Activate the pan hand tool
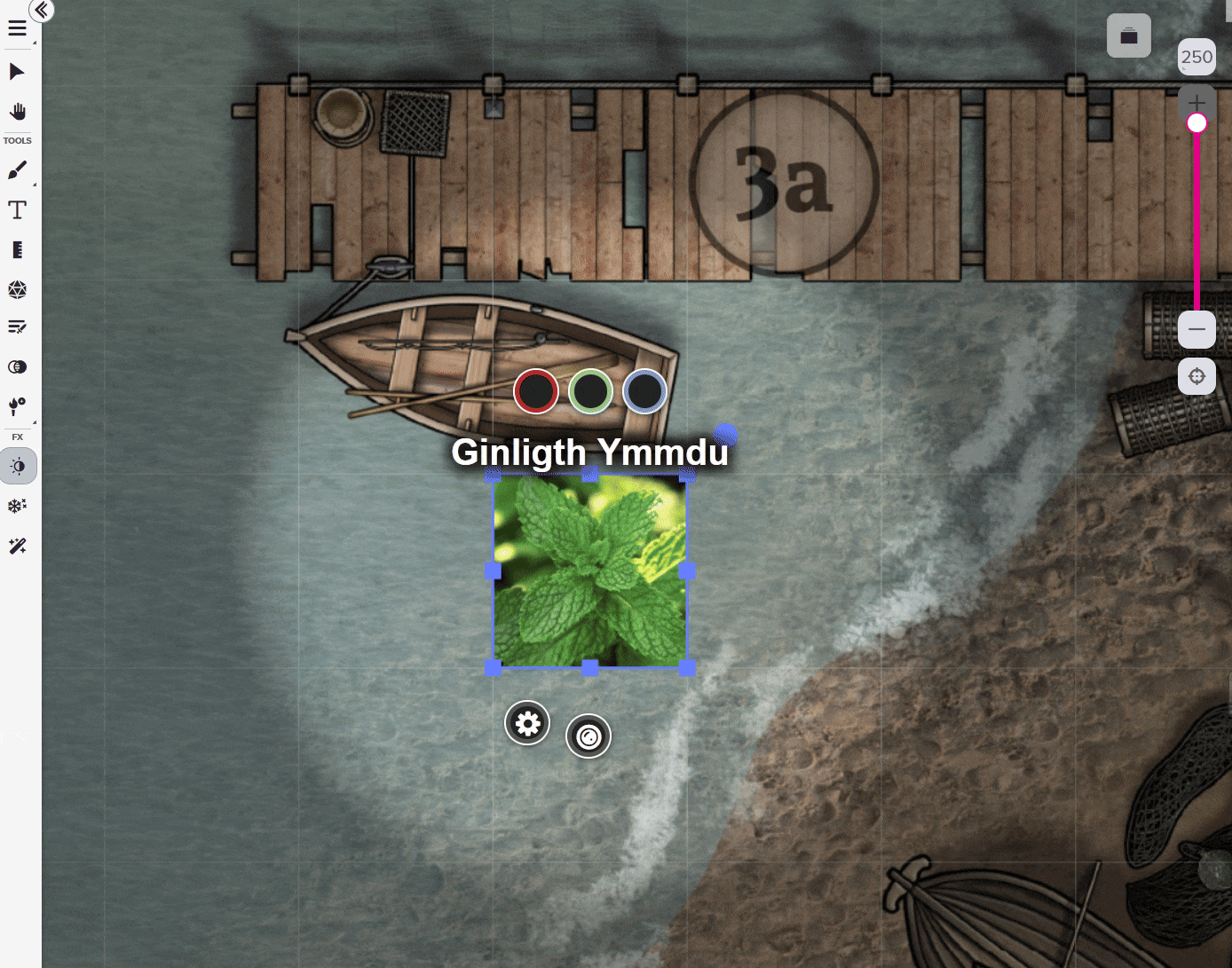The width and height of the screenshot is (1232, 968). (x=18, y=112)
